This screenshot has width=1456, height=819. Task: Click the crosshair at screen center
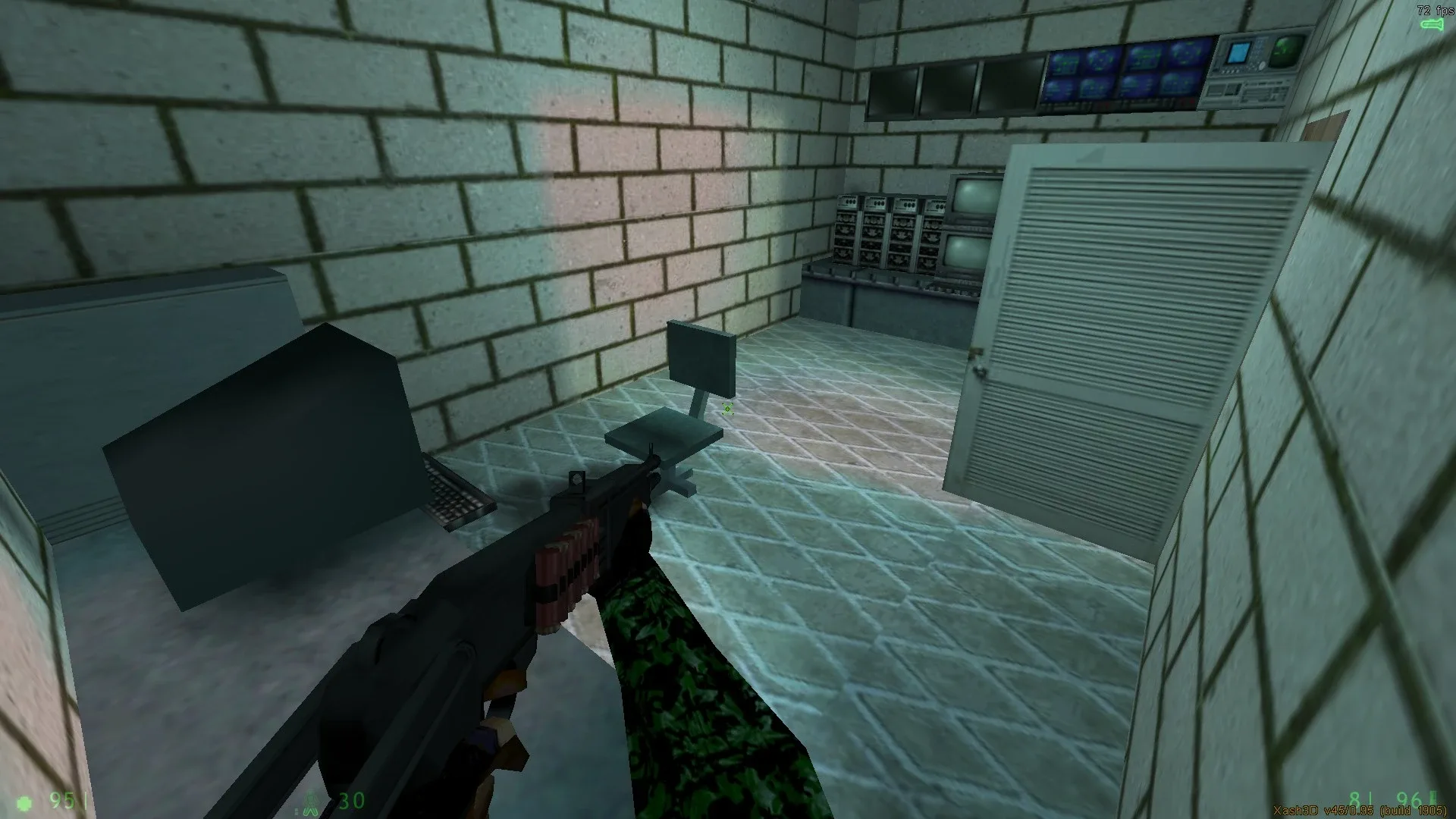(x=726, y=409)
